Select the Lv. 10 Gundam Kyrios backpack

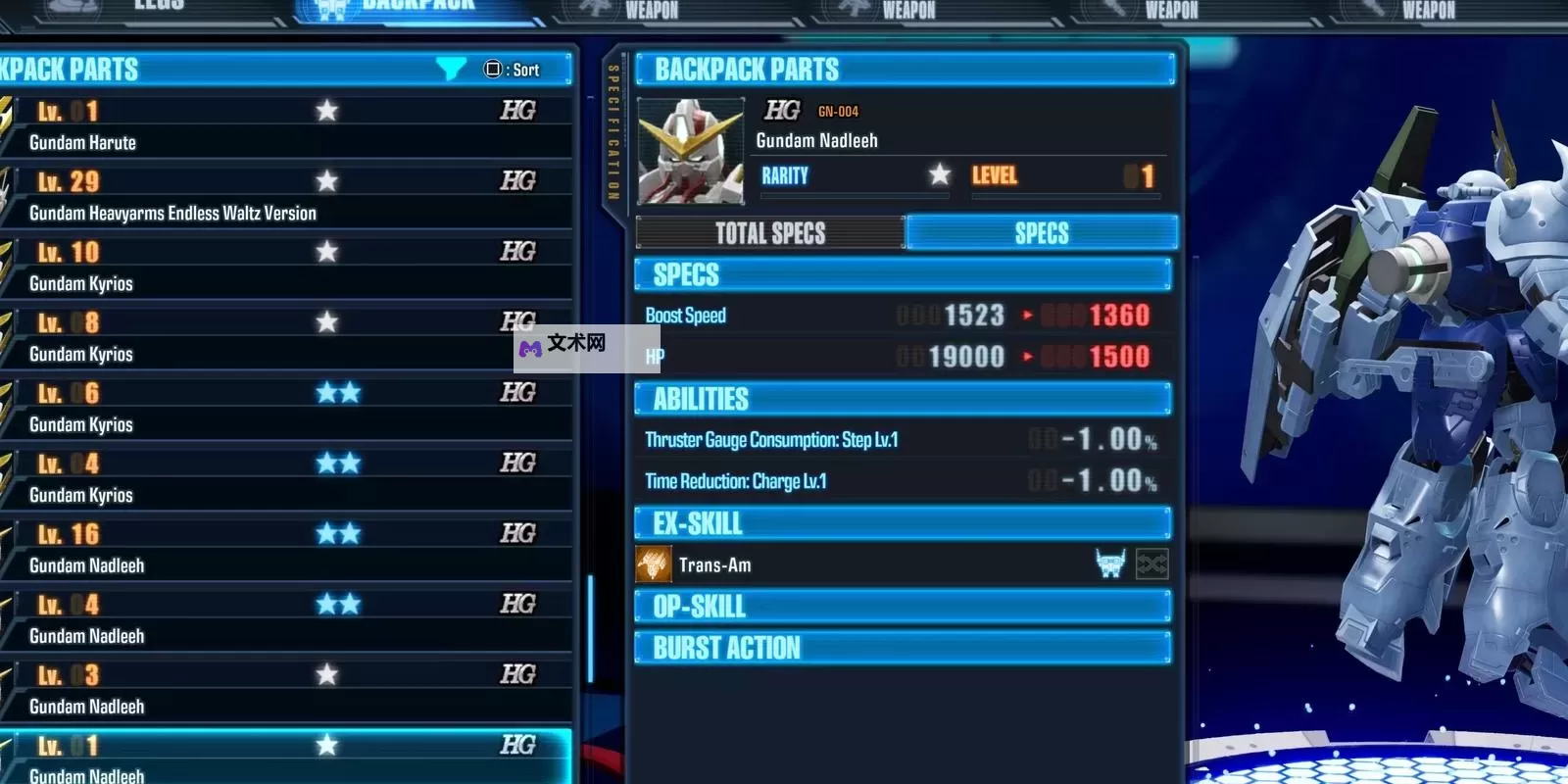[x=284, y=267]
